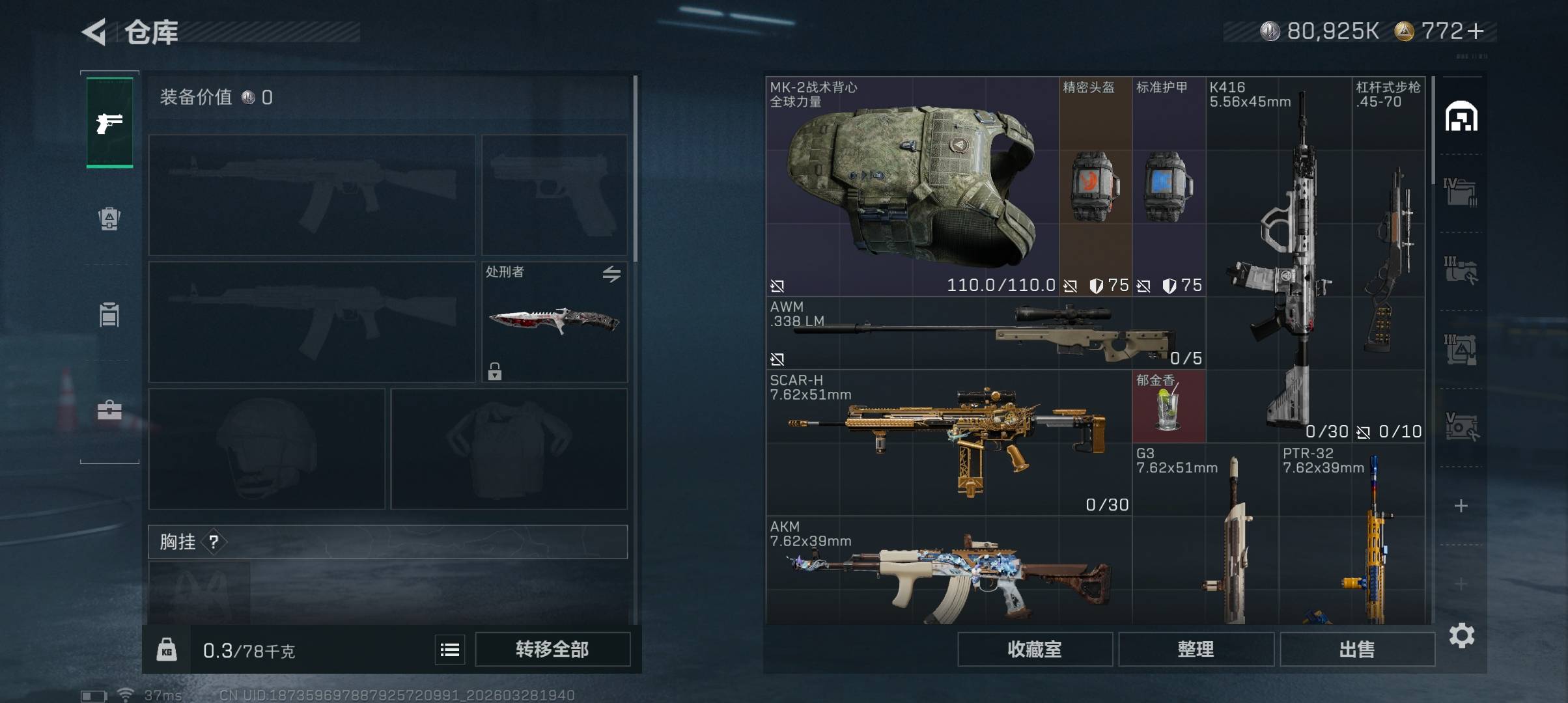
Task: Add currency with the plus button
Action: coord(1476,31)
